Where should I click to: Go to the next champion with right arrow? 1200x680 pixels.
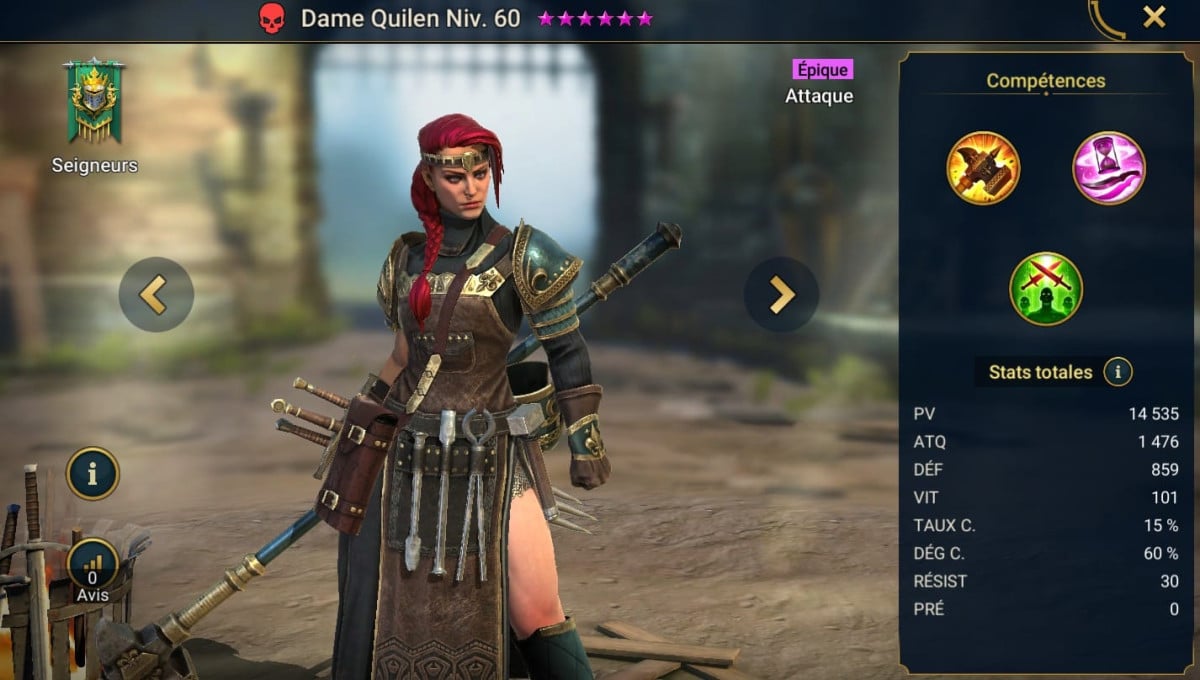781,294
